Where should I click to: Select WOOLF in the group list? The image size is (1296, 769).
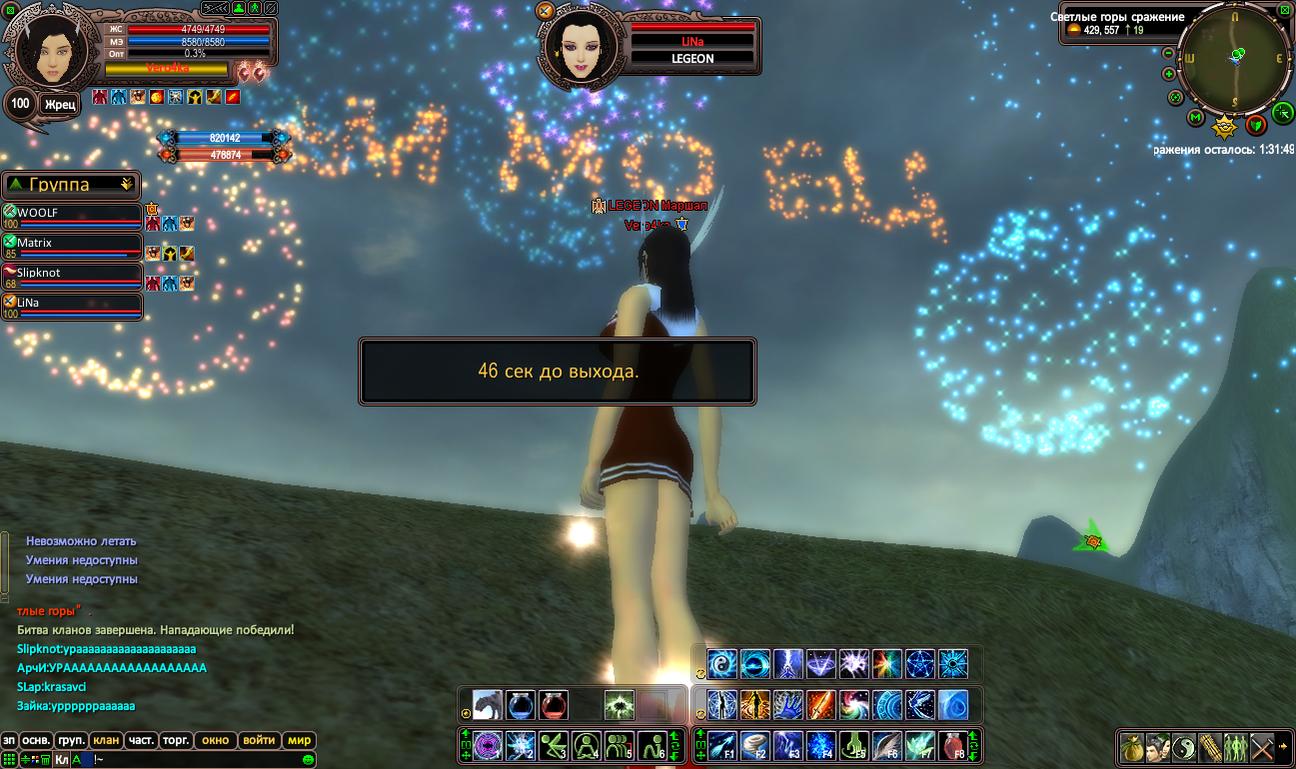click(x=72, y=213)
